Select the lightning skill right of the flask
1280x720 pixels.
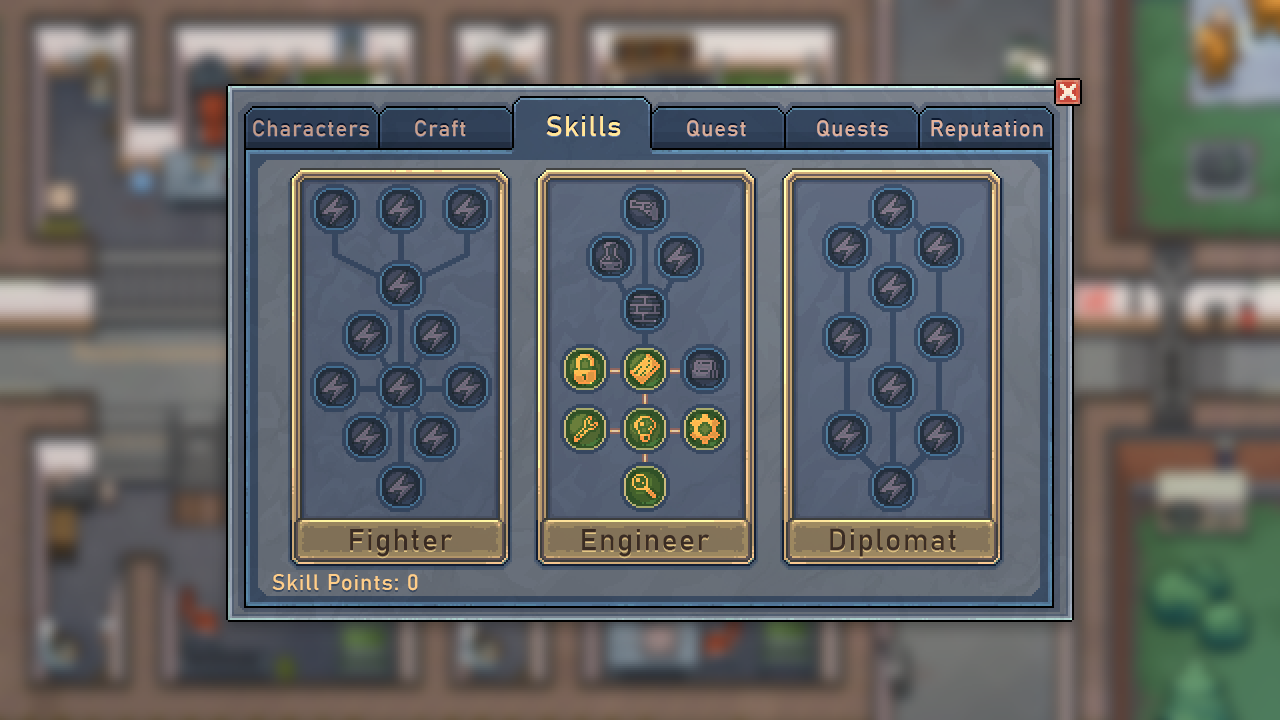tap(679, 257)
